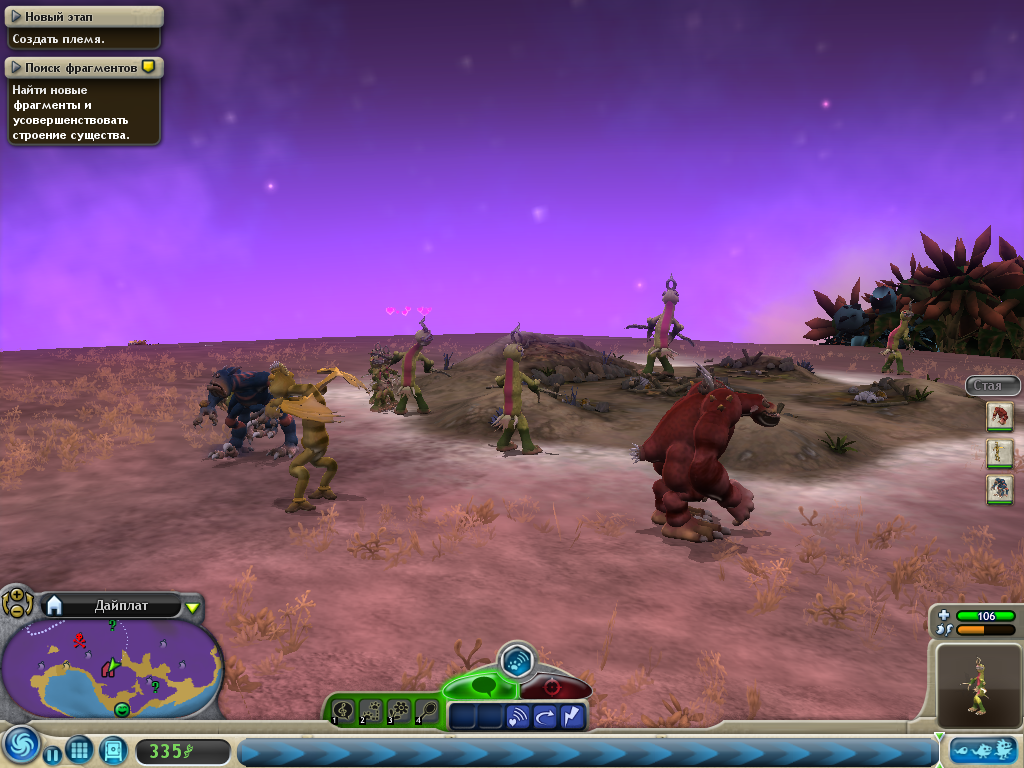
Task: Select the red creature pack member
Action: coord(1000,416)
